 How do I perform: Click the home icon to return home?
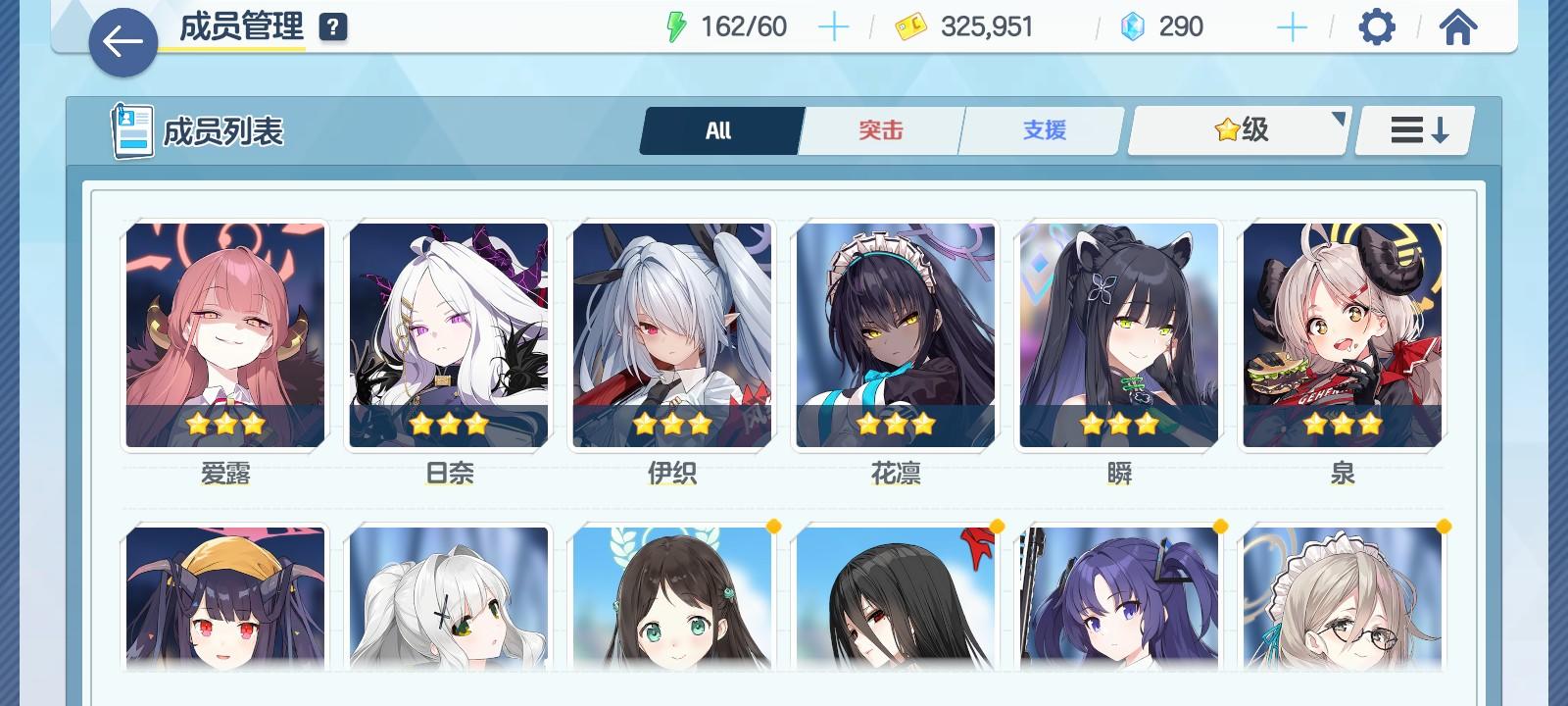pos(1459,26)
